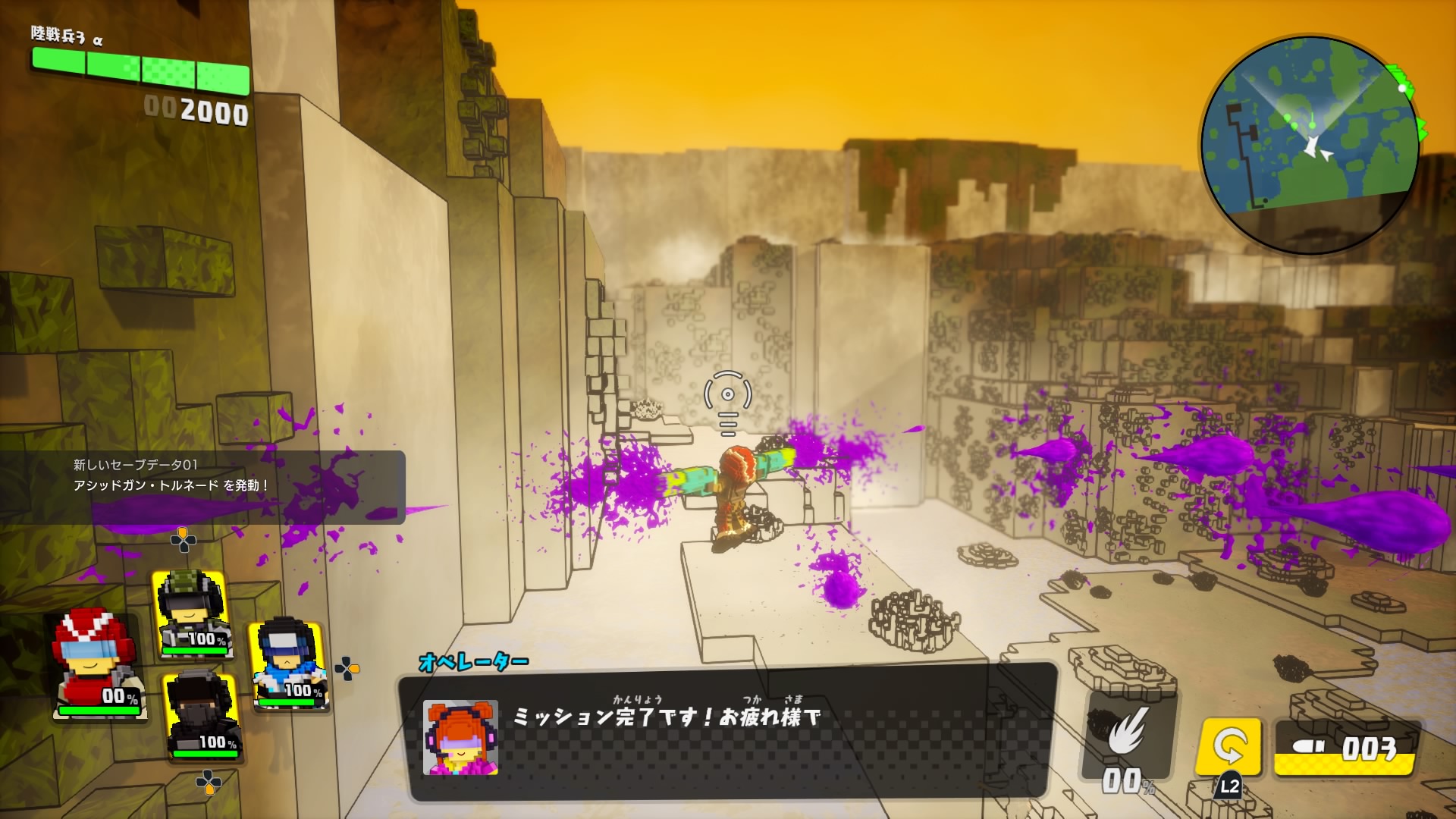Viewport: 1456px width, 819px height.
Task: Click the operator portrait in the dialogue box
Action: point(460,737)
